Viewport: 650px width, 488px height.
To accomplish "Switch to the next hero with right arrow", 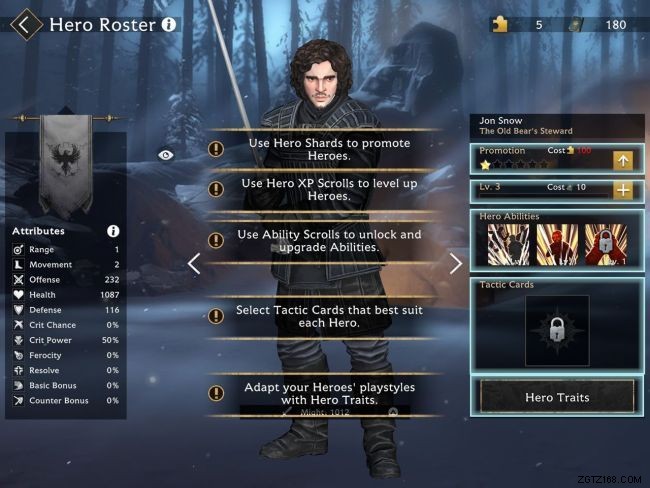I will pos(456,264).
